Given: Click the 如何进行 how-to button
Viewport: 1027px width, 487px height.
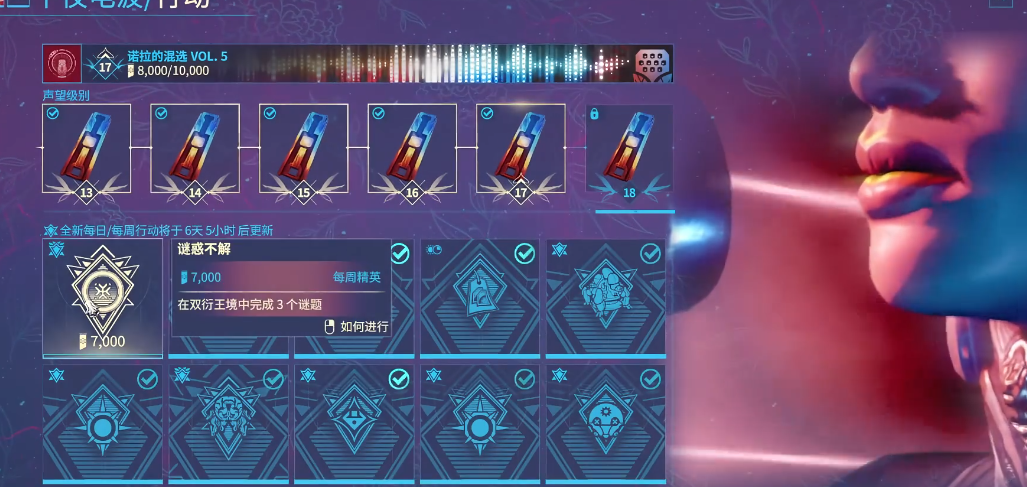Looking at the screenshot, I should pyautogui.click(x=358, y=326).
